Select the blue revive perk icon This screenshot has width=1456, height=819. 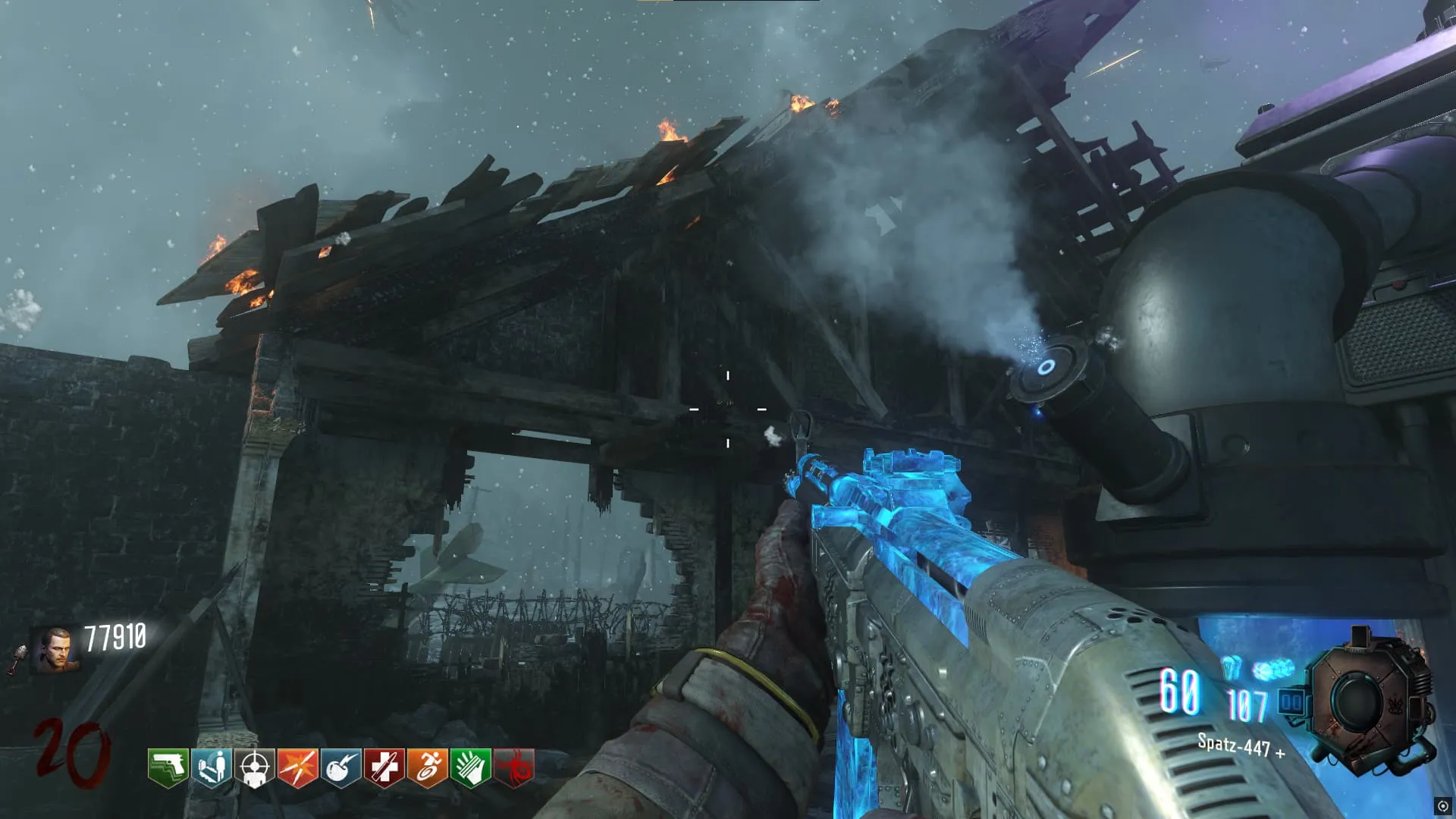(211, 768)
